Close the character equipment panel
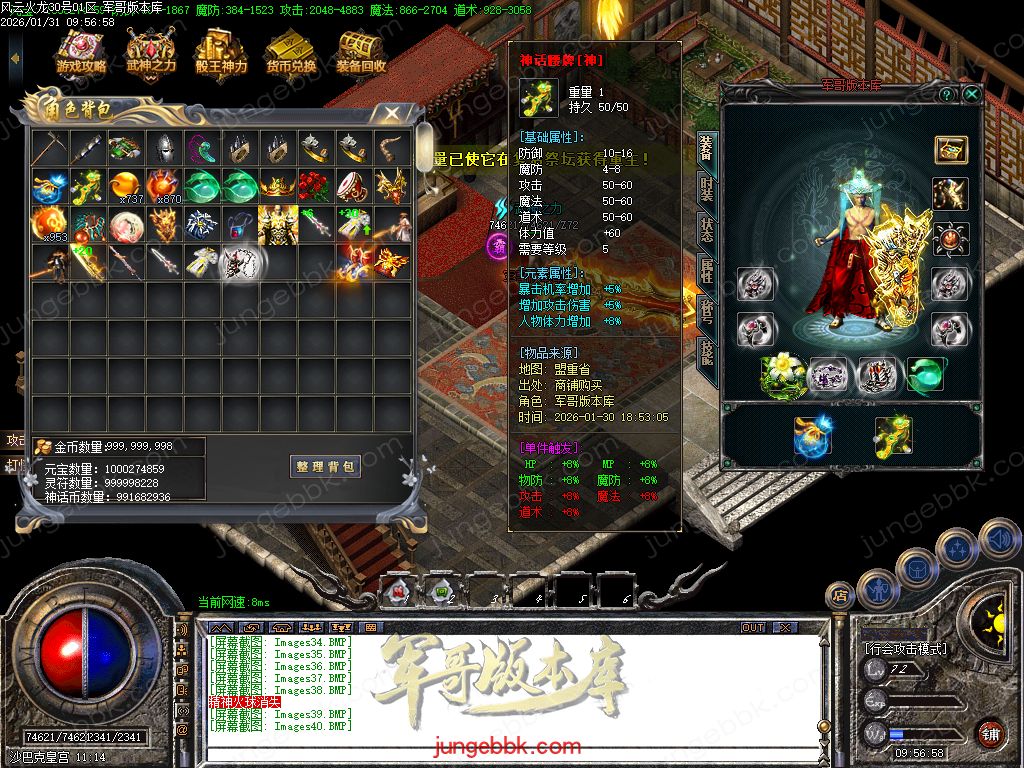 pos(971,94)
